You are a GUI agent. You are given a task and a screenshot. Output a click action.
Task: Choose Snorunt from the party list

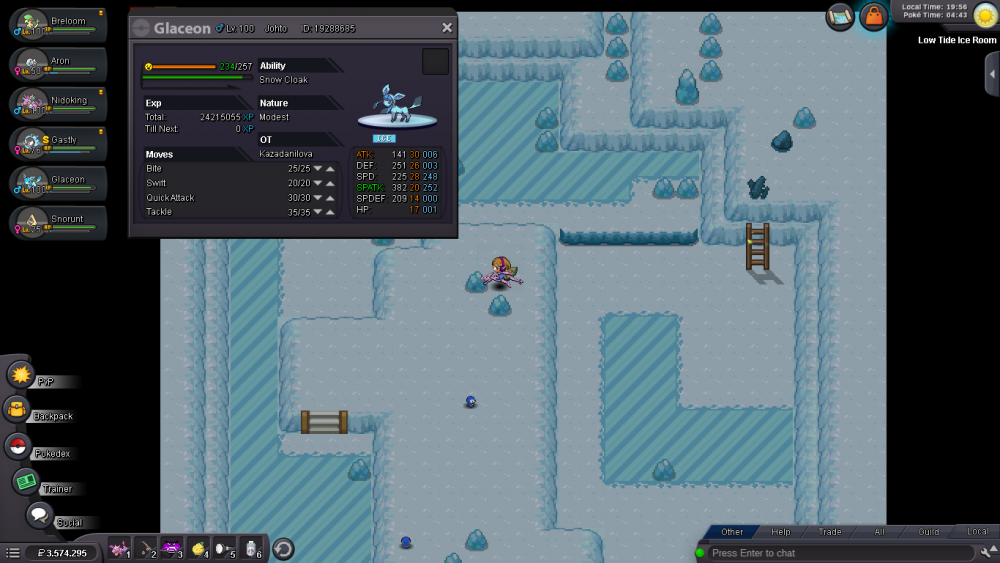pos(58,222)
